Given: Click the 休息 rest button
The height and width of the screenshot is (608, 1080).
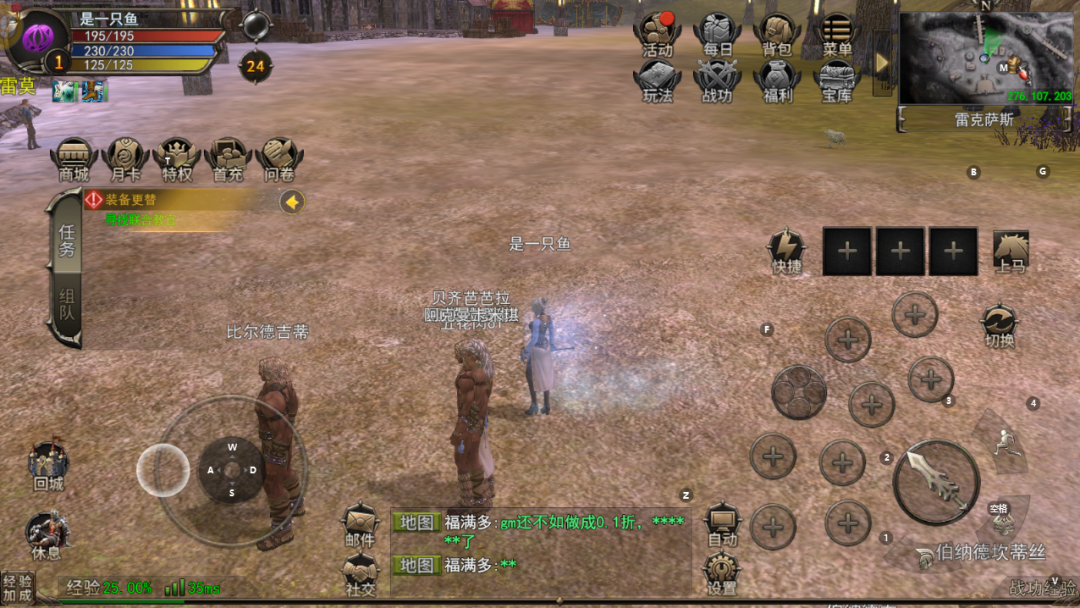Looking at the screenshot, I should [47, 535].
